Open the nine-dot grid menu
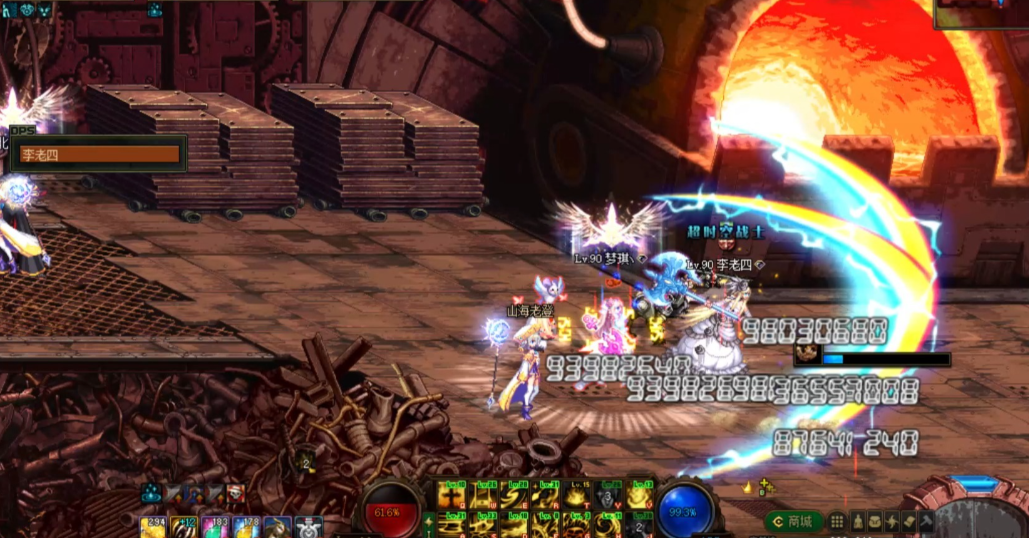This screenshot has height=538, width=1029. coord(837,522)
